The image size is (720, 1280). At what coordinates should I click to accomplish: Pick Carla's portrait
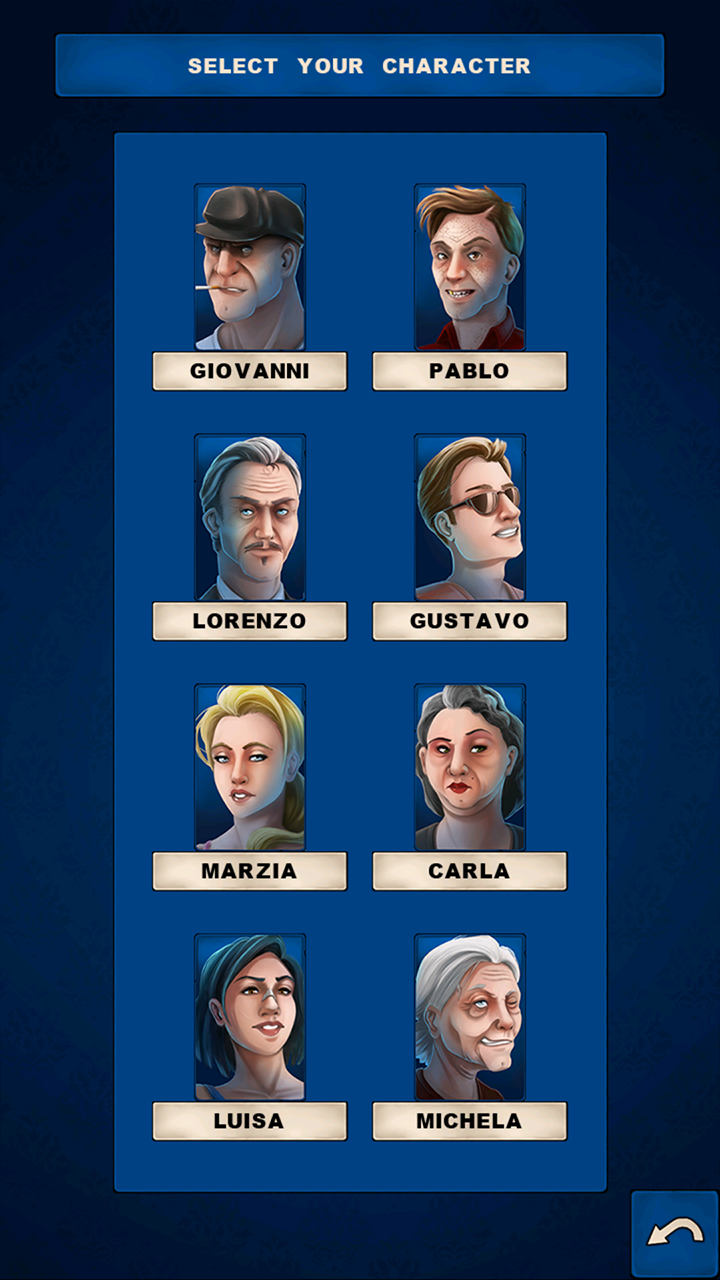click(x=470, y=767)
